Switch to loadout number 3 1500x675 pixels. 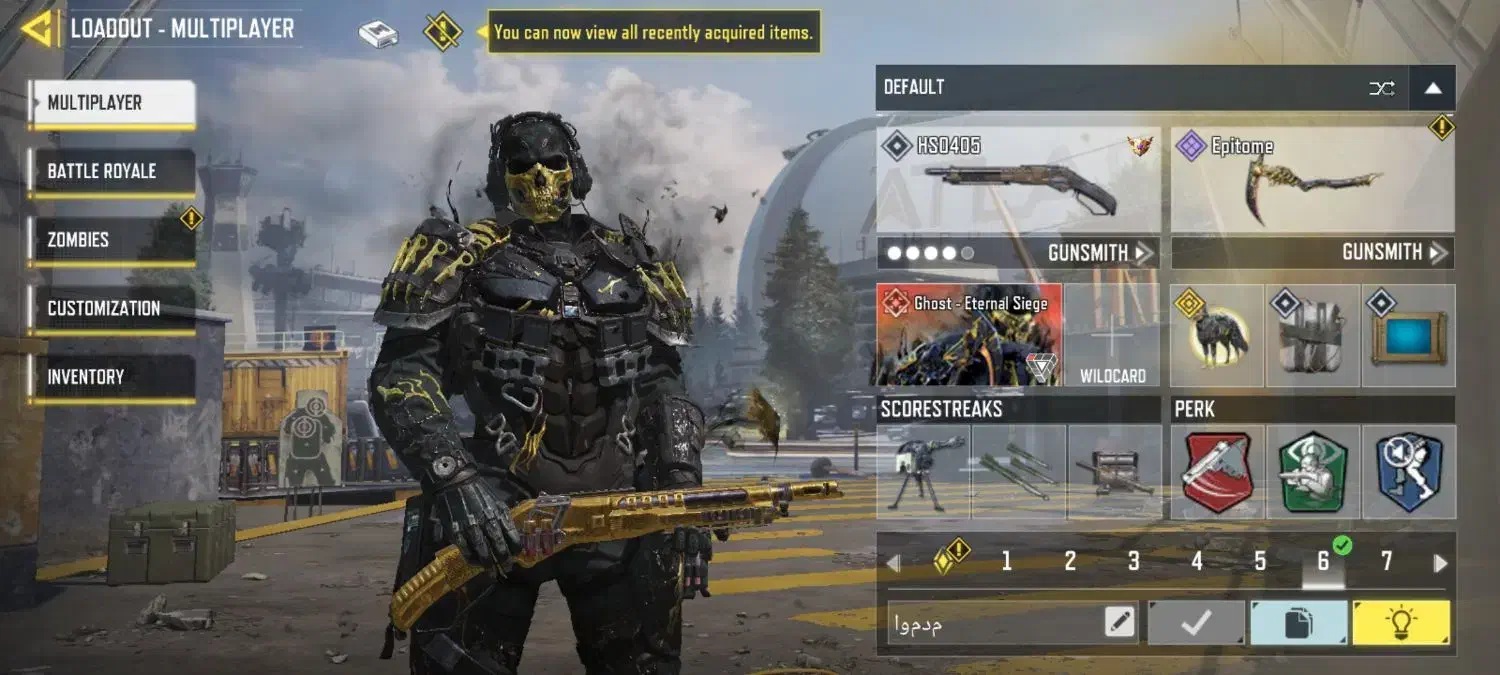point(1133,562)
